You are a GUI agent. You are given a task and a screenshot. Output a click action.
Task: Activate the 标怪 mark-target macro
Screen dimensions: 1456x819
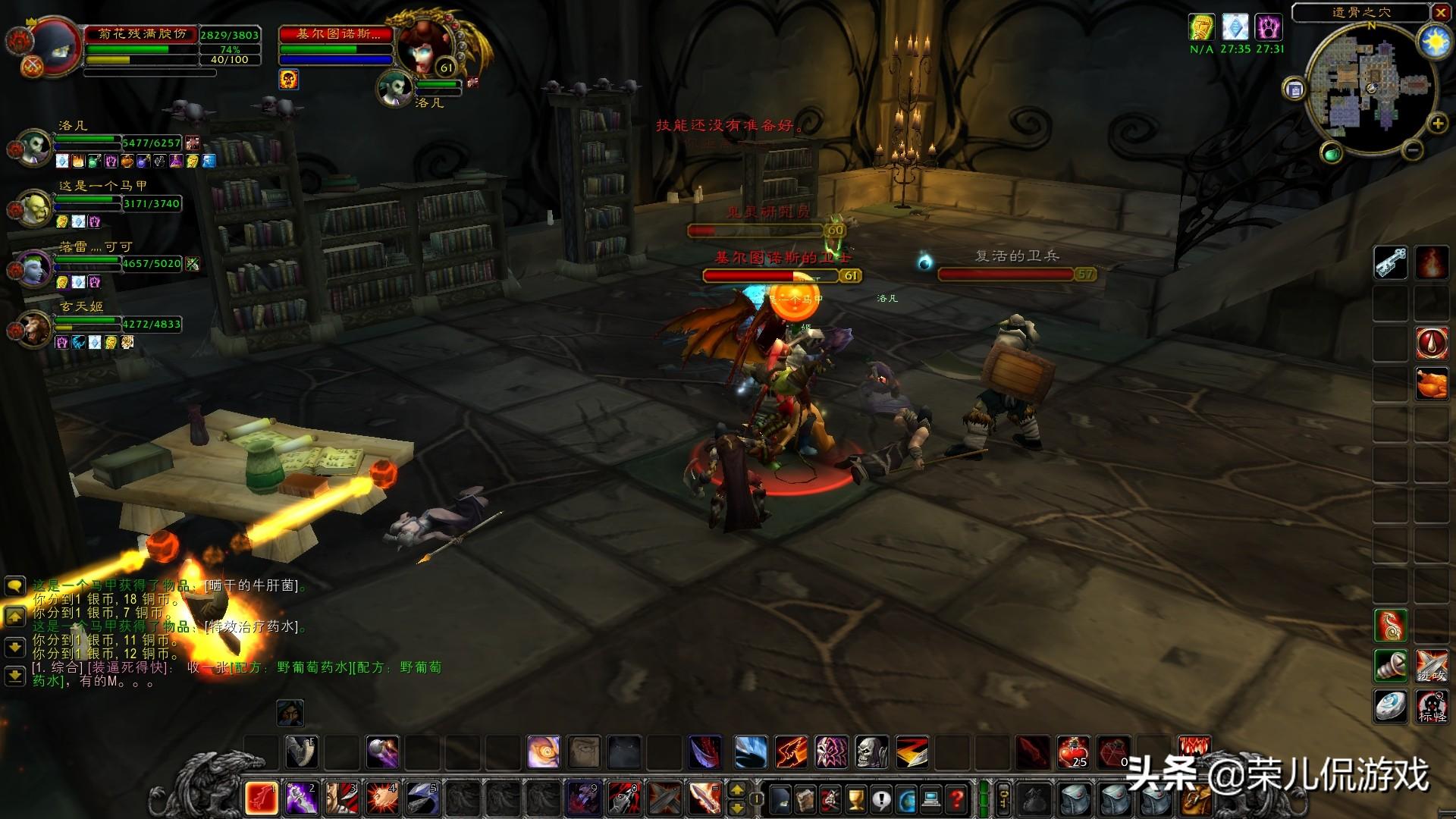[x=1431, y=706]
